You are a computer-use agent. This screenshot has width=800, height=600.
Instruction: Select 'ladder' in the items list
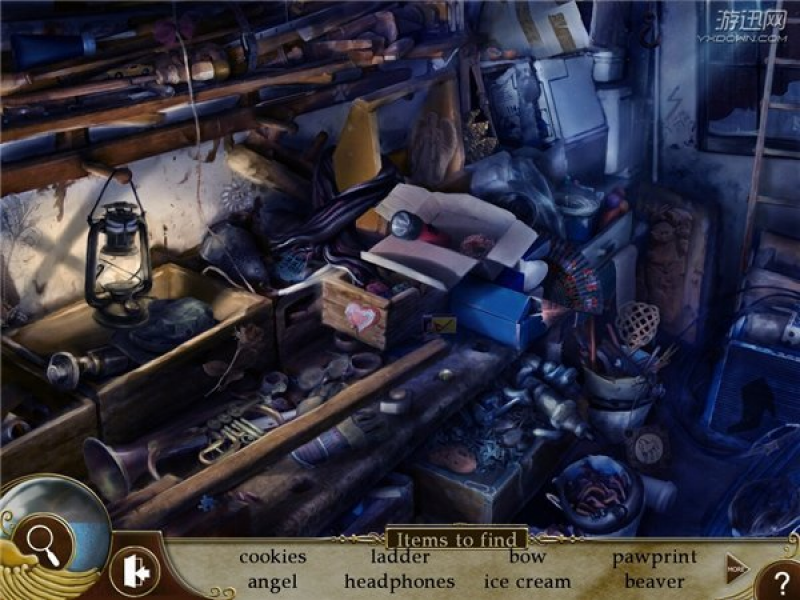coord(400,557)
